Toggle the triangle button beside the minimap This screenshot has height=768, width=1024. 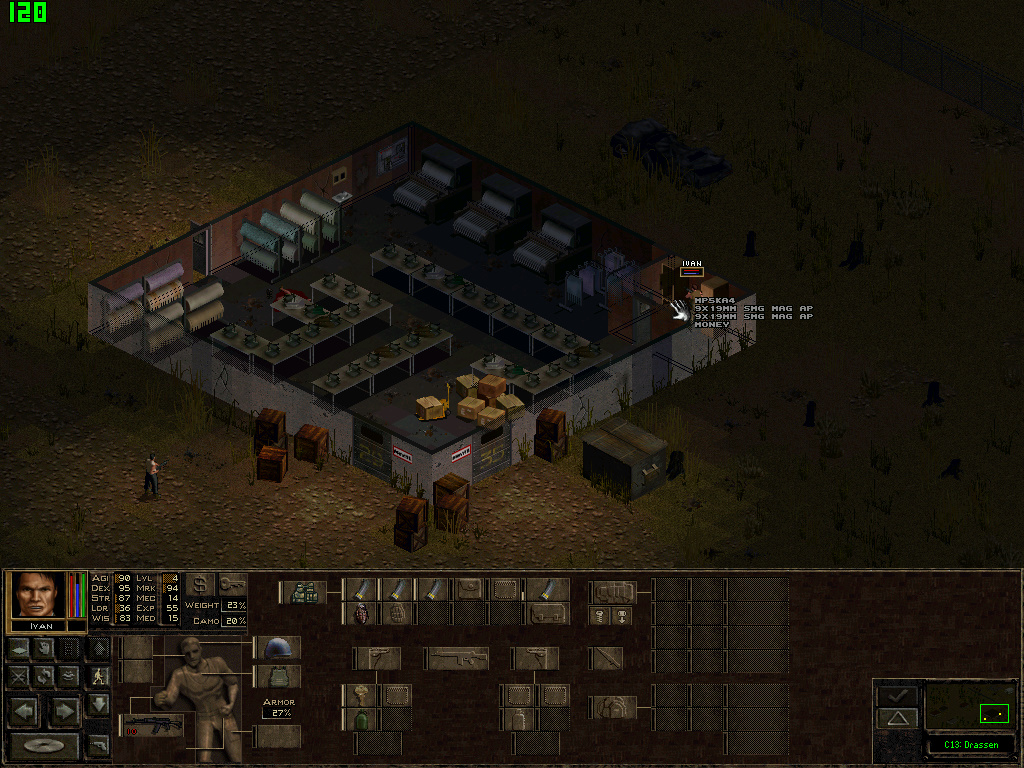(897, 717)
